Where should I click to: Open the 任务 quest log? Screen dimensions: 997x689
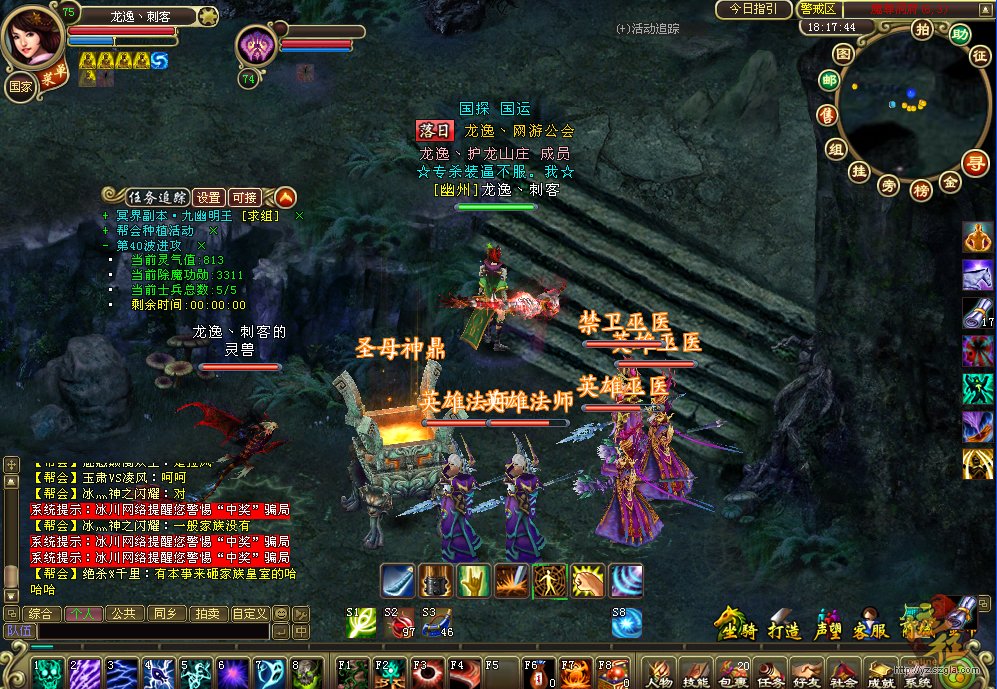pos(770,673)
